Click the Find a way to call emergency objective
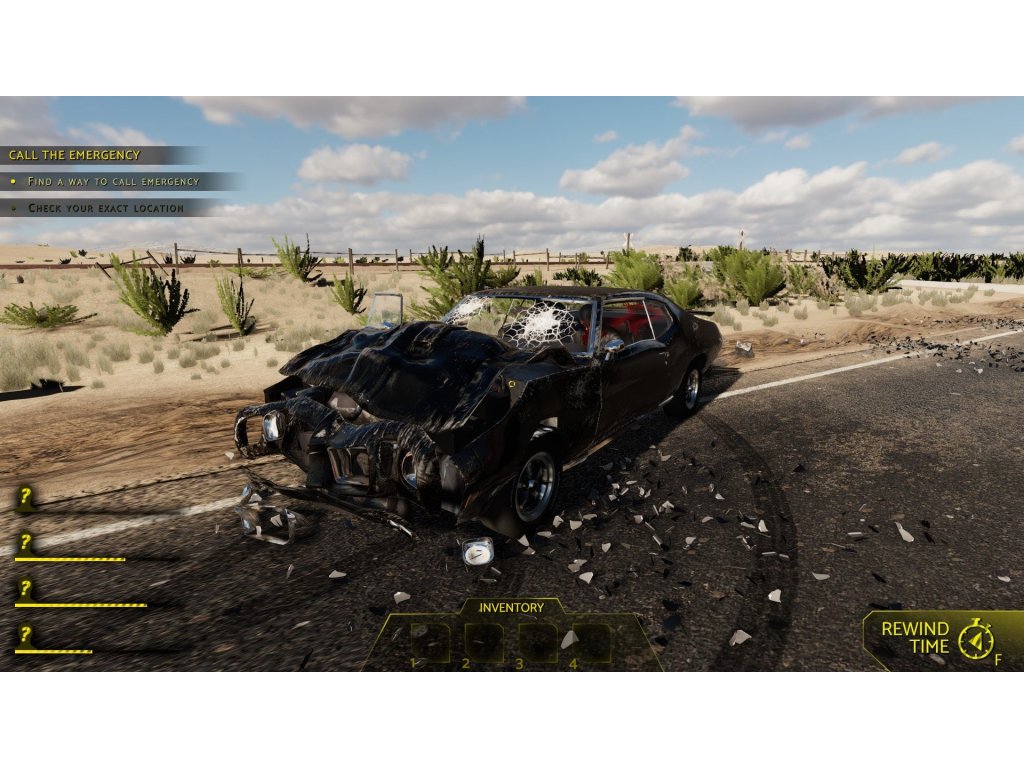The image size is (1024, 768). point(113,181)
